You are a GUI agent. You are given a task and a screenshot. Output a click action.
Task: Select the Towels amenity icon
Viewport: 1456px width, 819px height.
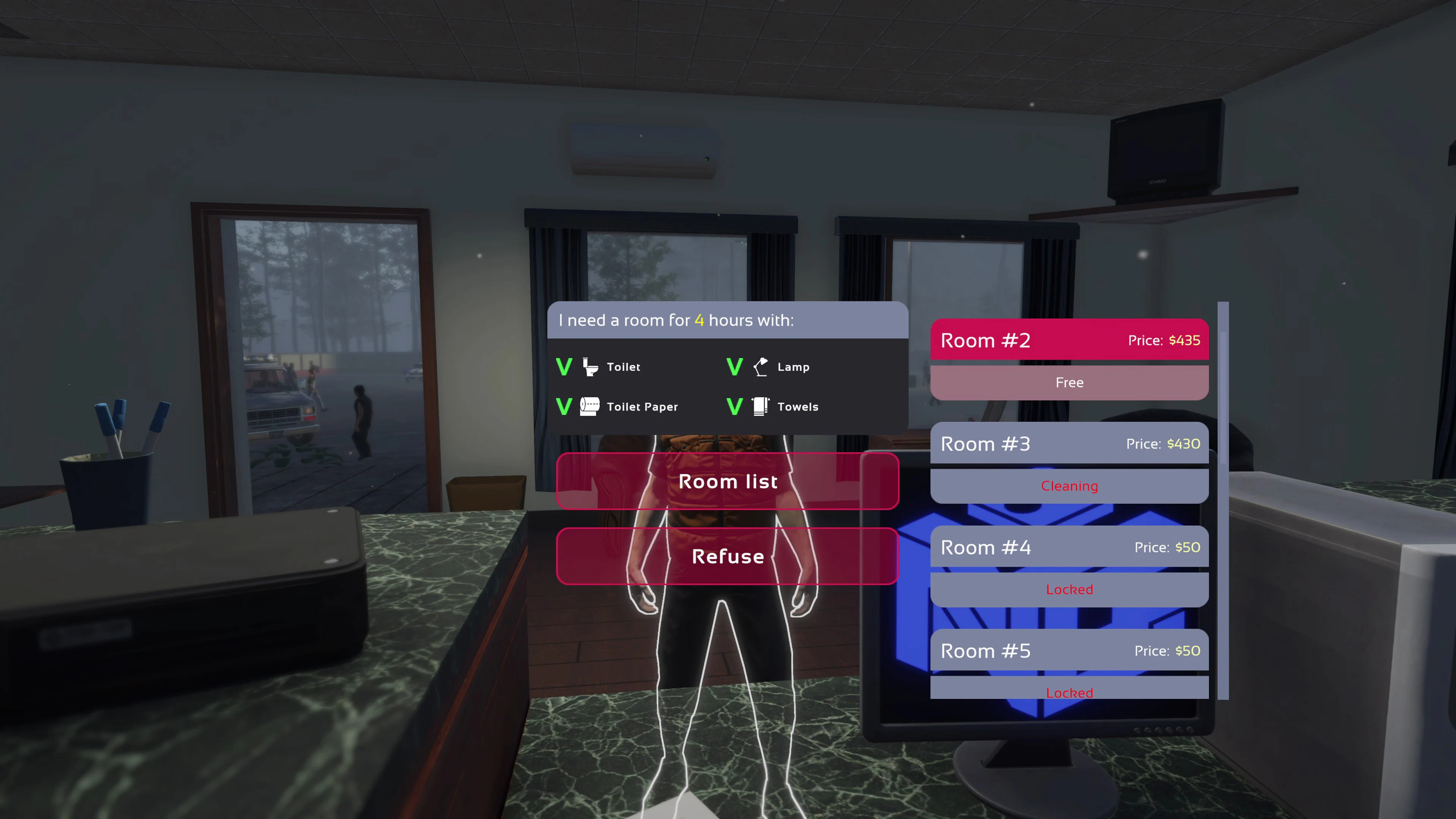760,406
